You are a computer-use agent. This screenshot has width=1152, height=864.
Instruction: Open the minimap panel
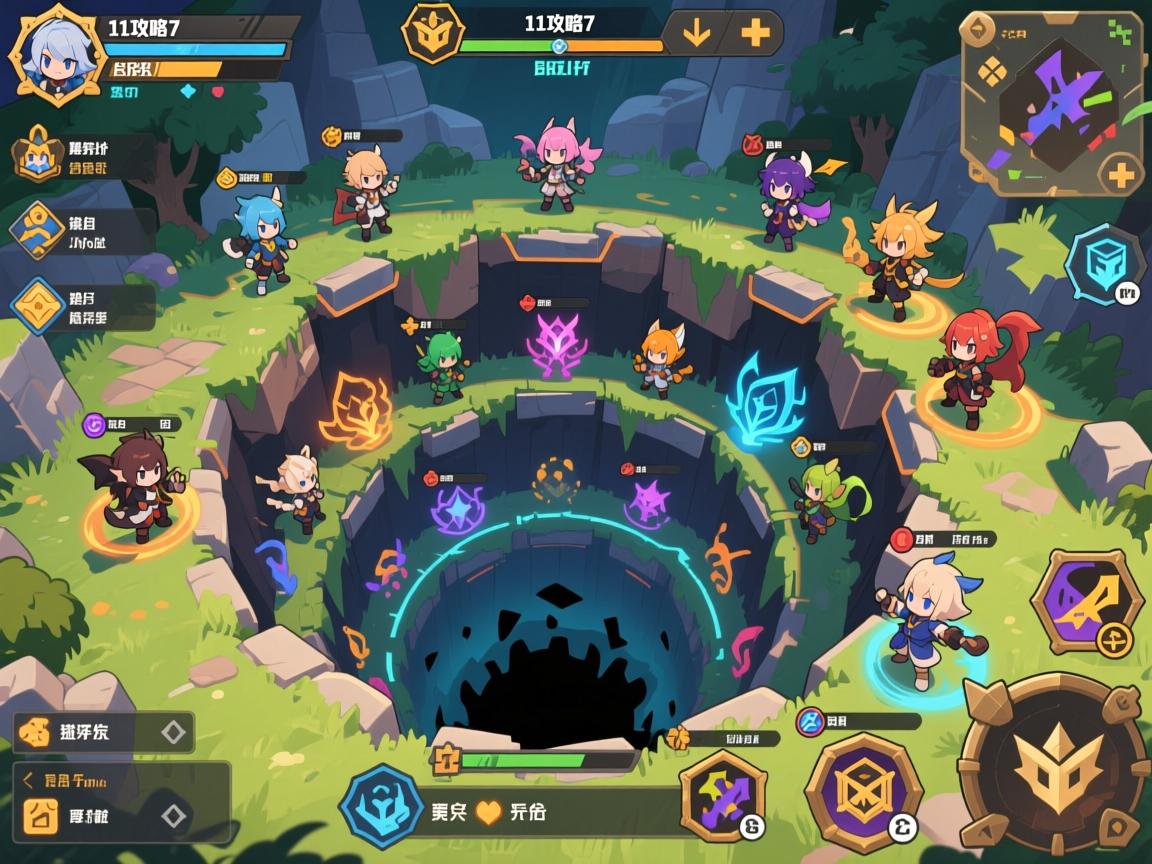[1048, 102]
